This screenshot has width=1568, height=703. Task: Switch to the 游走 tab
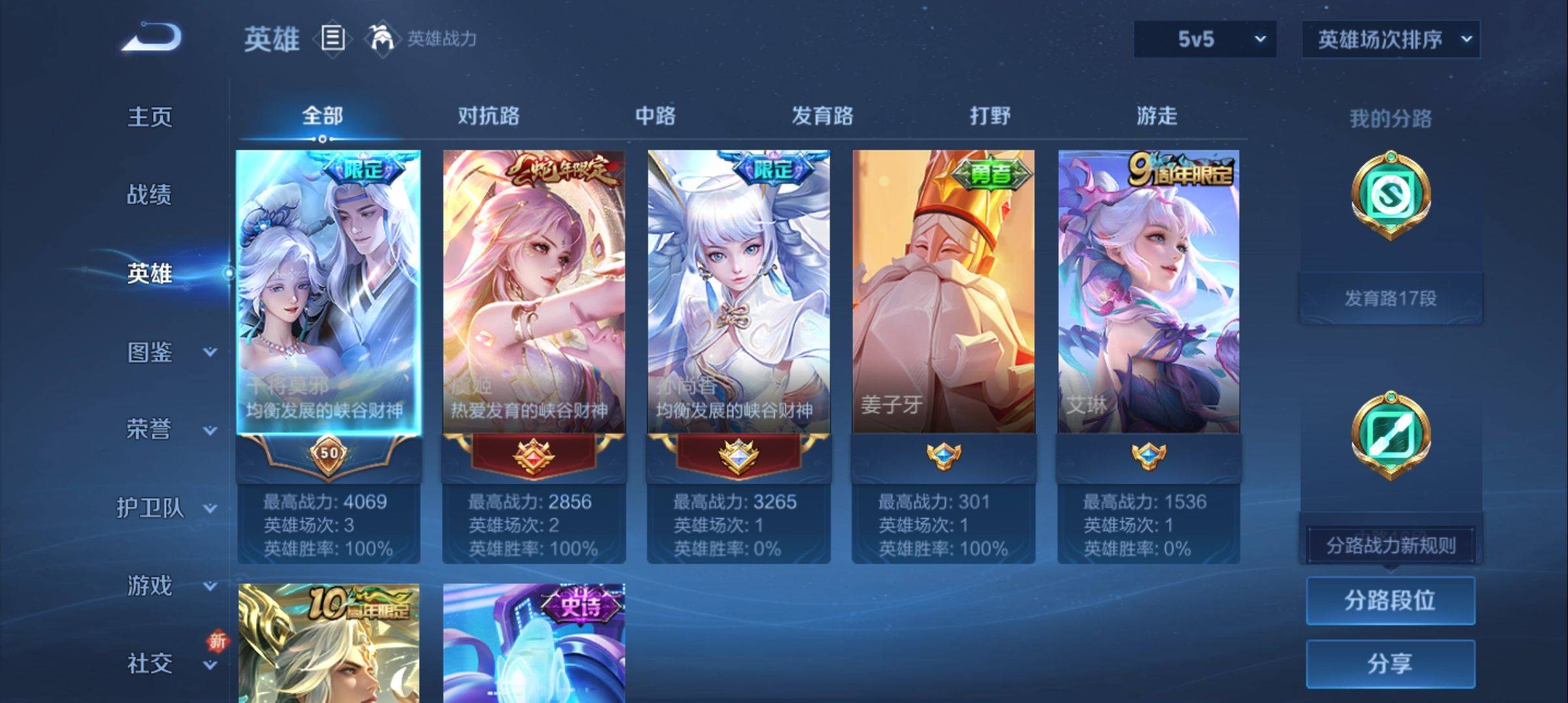[1156, 116]
